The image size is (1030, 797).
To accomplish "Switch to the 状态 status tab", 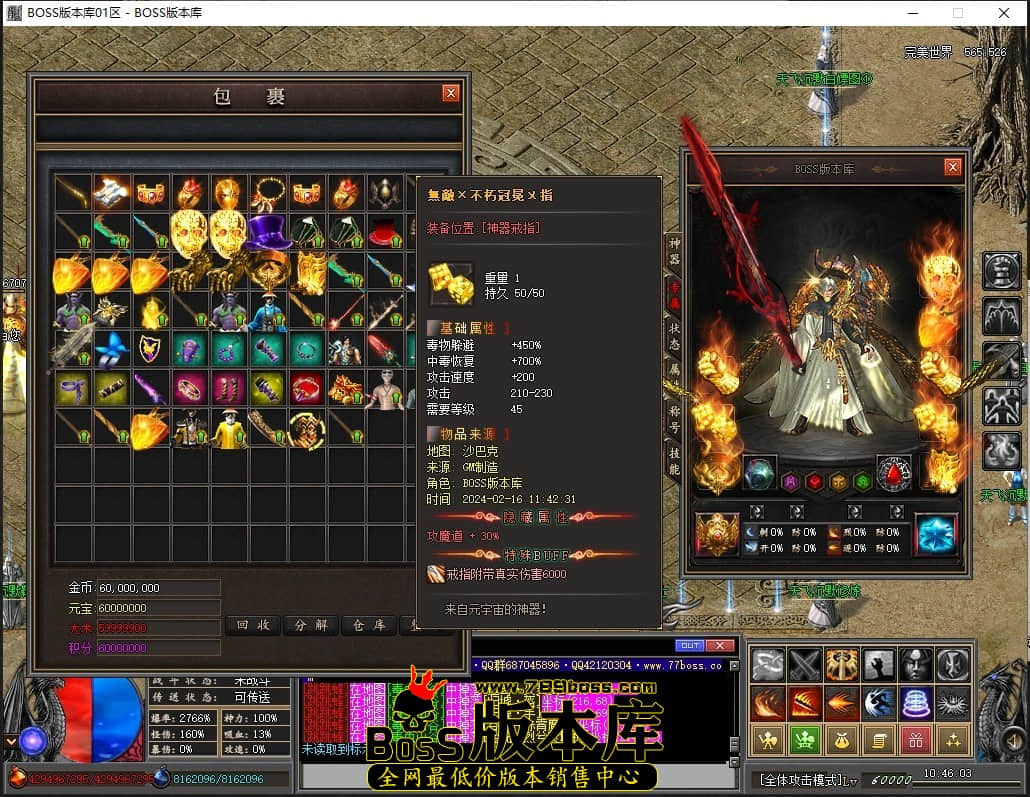I will point(674,335).
